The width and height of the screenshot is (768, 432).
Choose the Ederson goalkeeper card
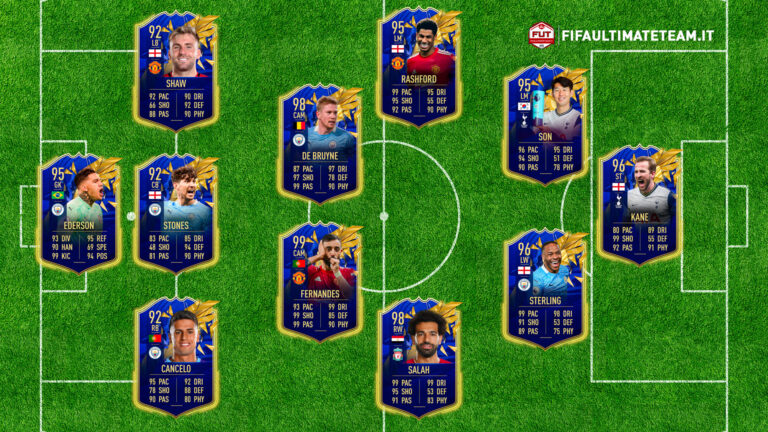[x=79, y=212]
